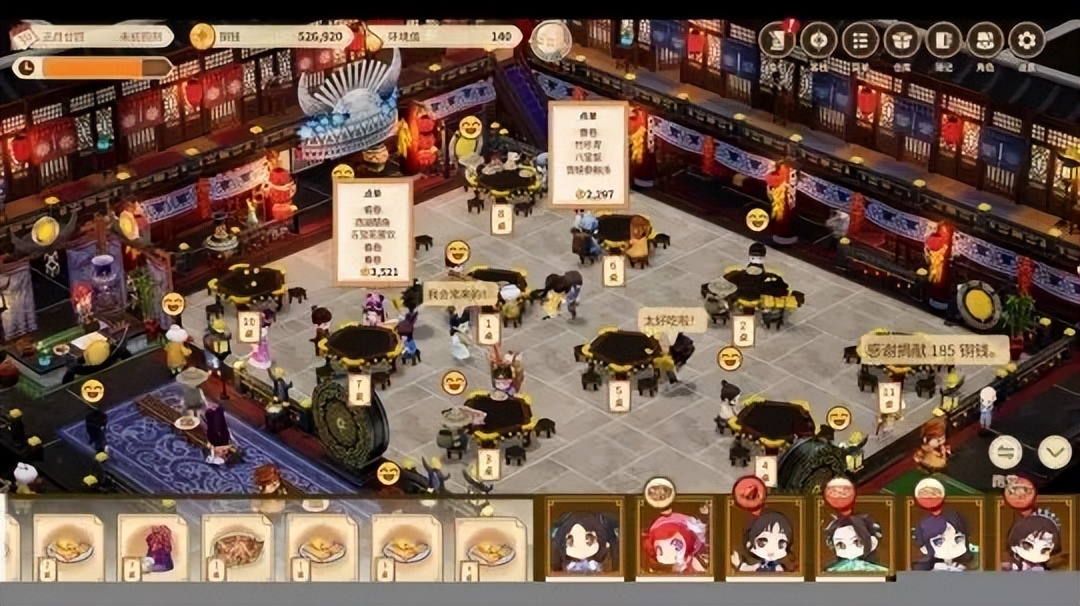Screen dimensions: 1080x606
Task: Click the round down-chevron button
Action: [x=1054, y=452]
